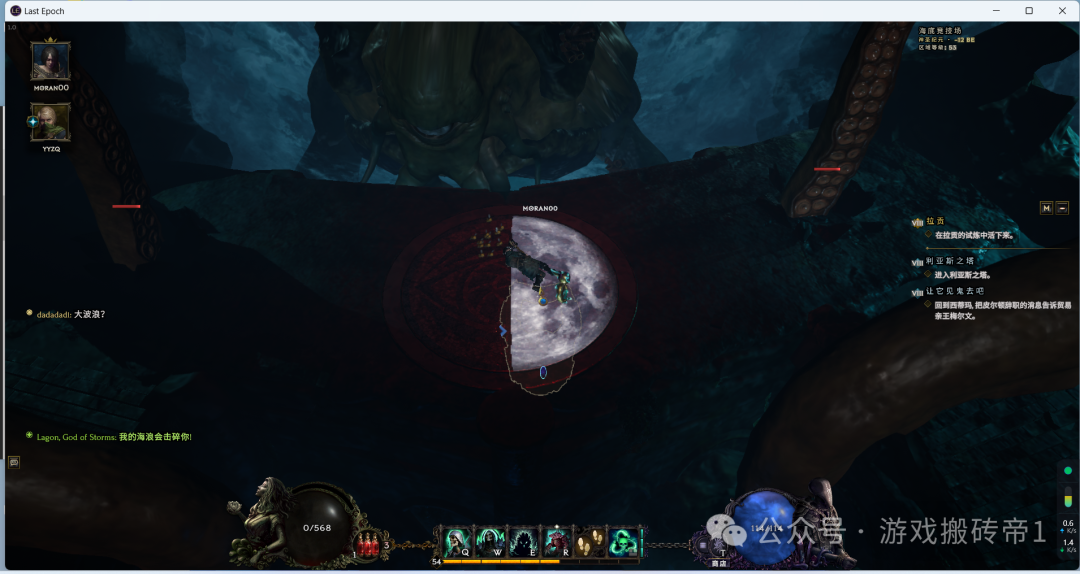Open the chat window icon
Viewport: 1080px width, 574px height.
tap(14, 462)
